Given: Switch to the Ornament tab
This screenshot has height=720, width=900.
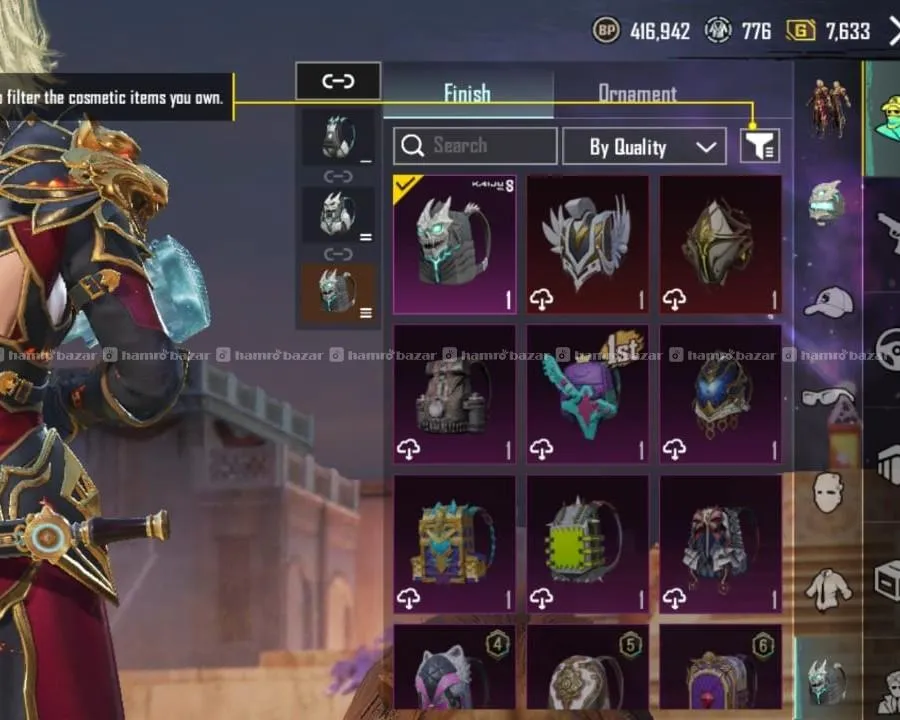Looking at the screenshot, I should pos(637,94).
